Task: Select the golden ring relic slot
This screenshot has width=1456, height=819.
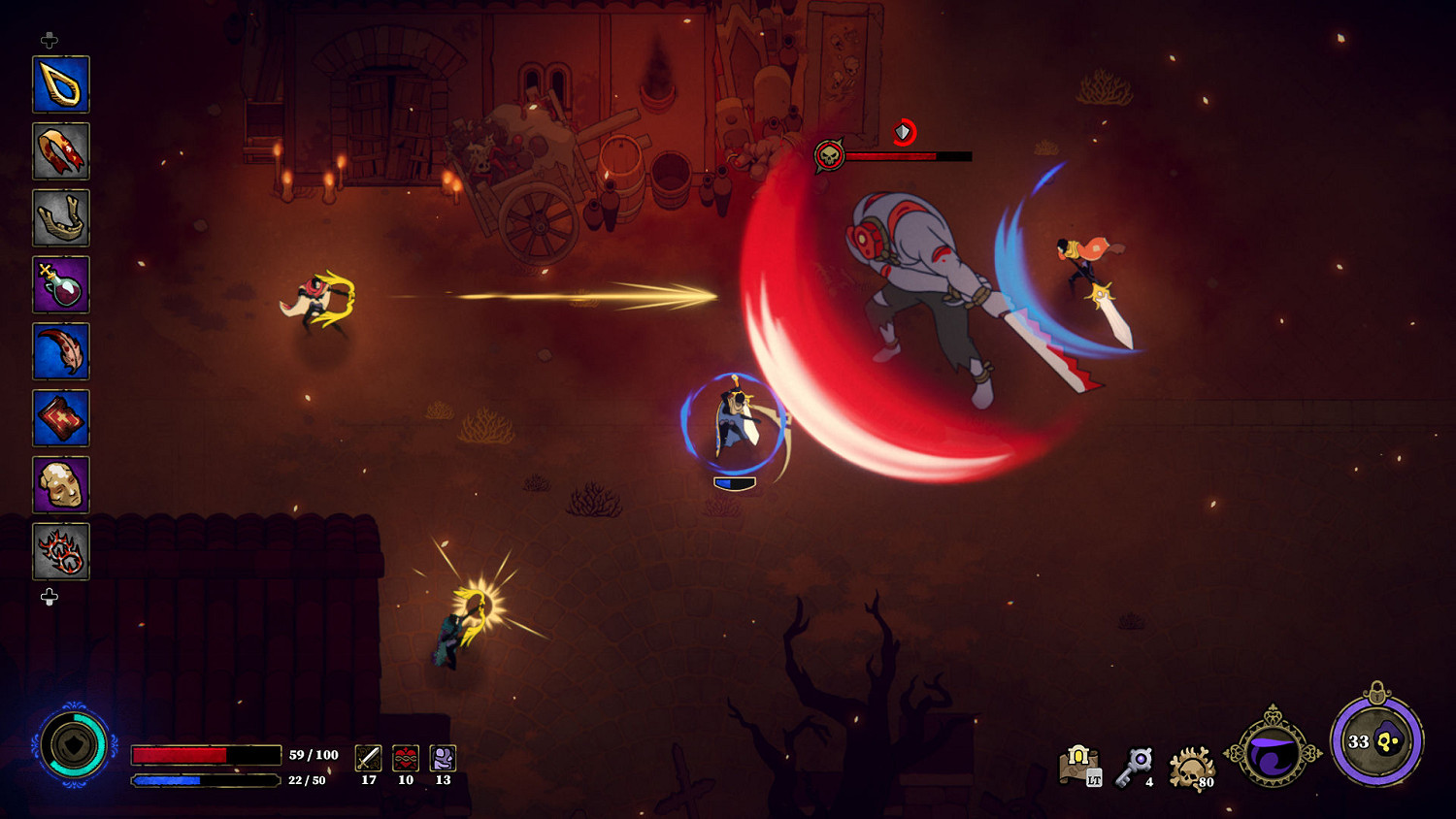Action: 61,84
